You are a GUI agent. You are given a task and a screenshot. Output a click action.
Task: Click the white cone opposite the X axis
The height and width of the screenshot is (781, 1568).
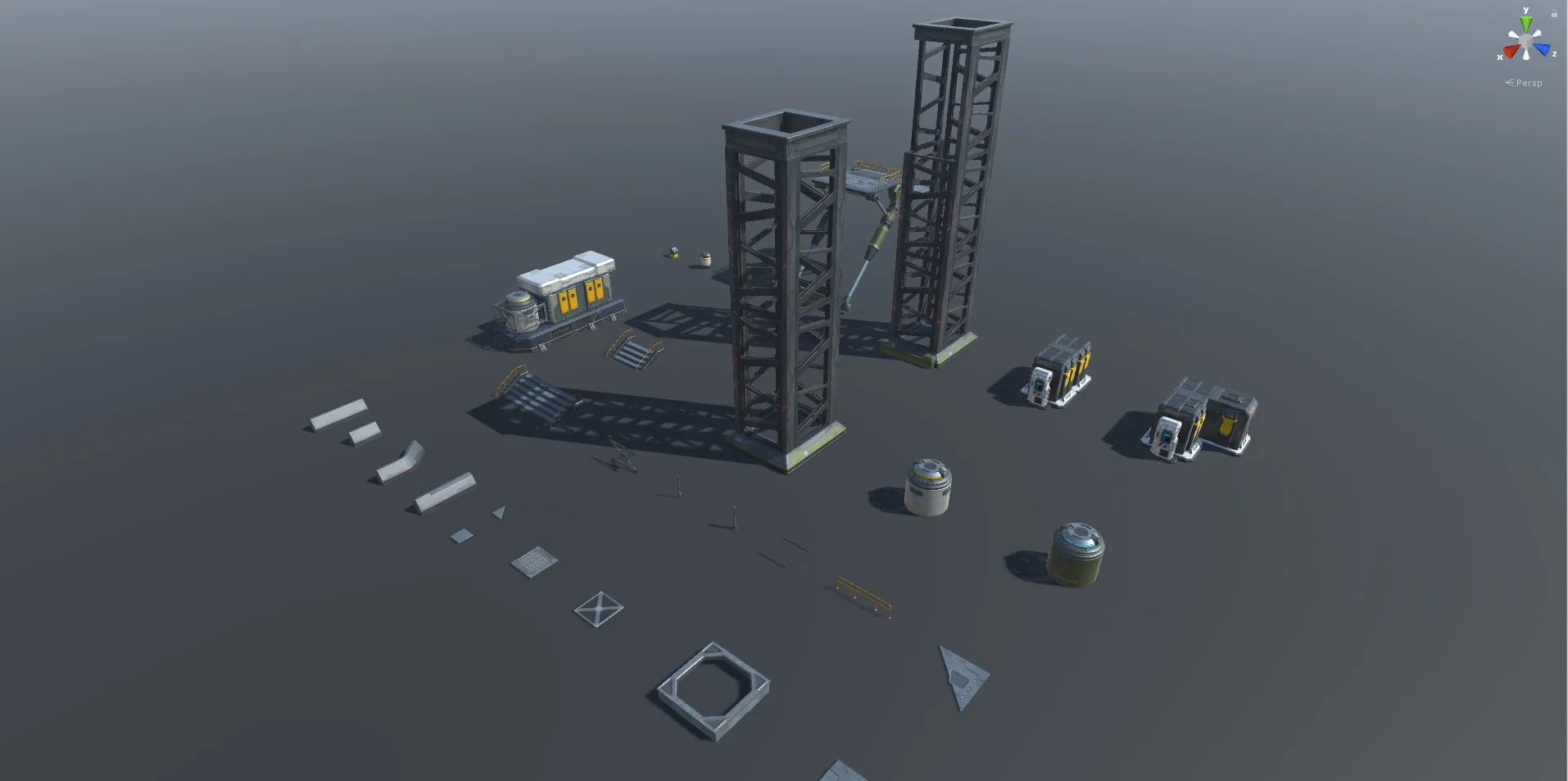[1538, 34]
